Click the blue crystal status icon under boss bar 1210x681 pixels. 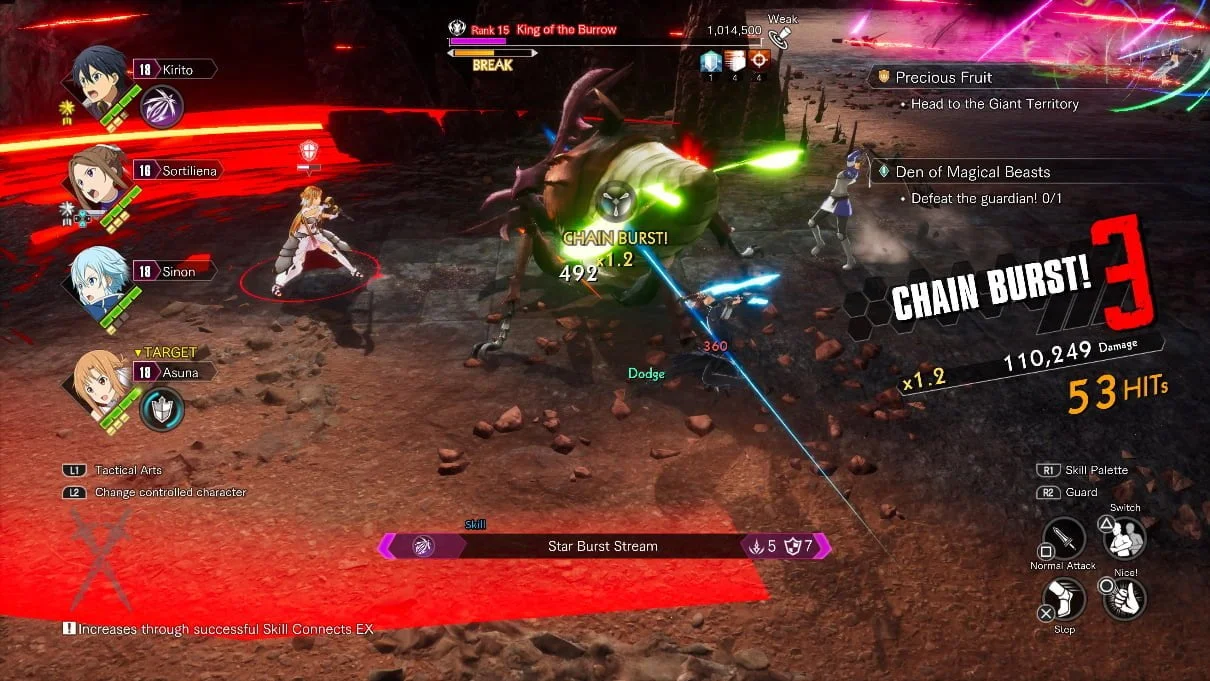[x=711, y=61]
